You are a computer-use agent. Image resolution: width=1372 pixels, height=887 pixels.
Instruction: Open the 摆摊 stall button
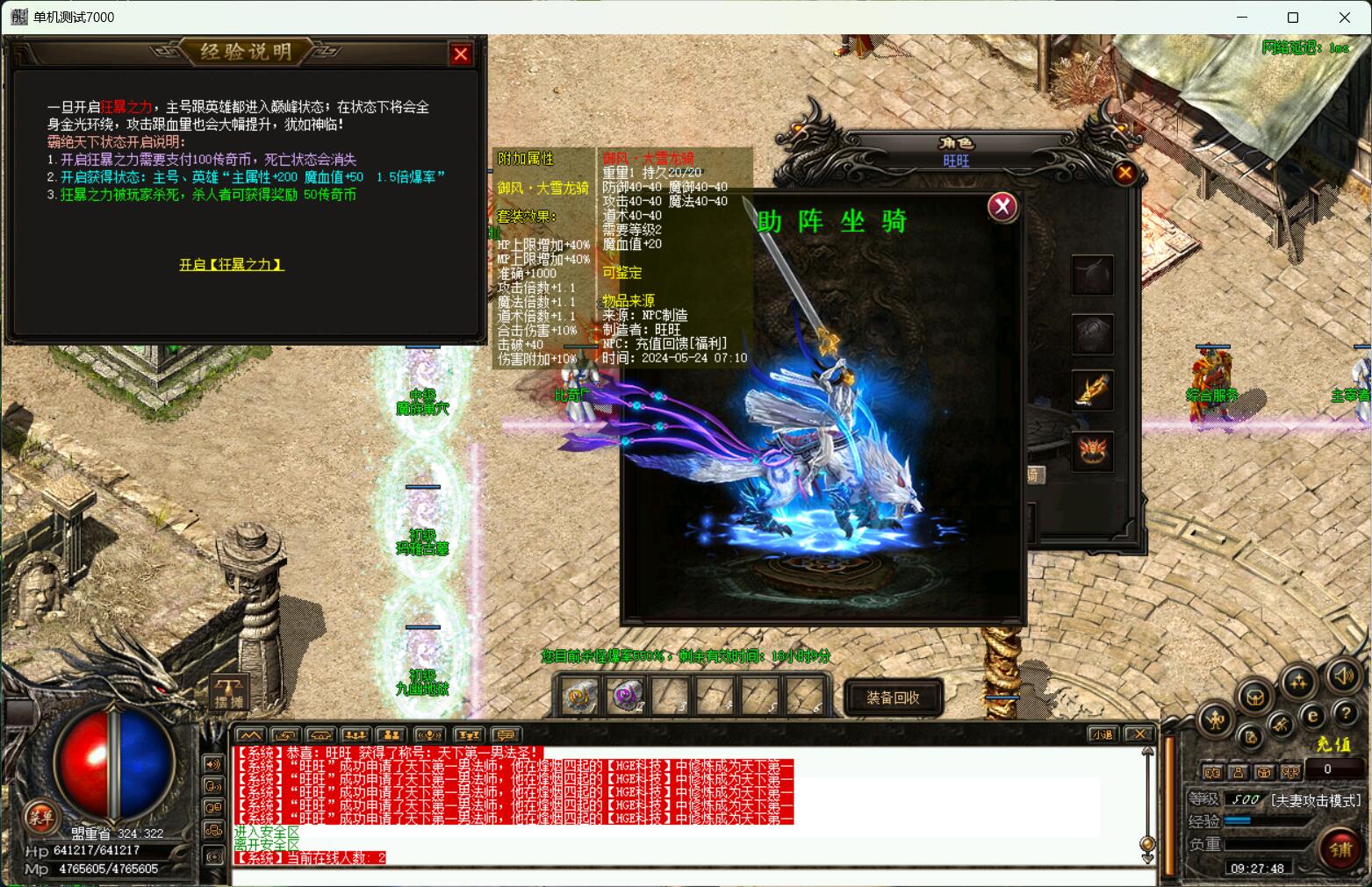[x=230, y=692]
